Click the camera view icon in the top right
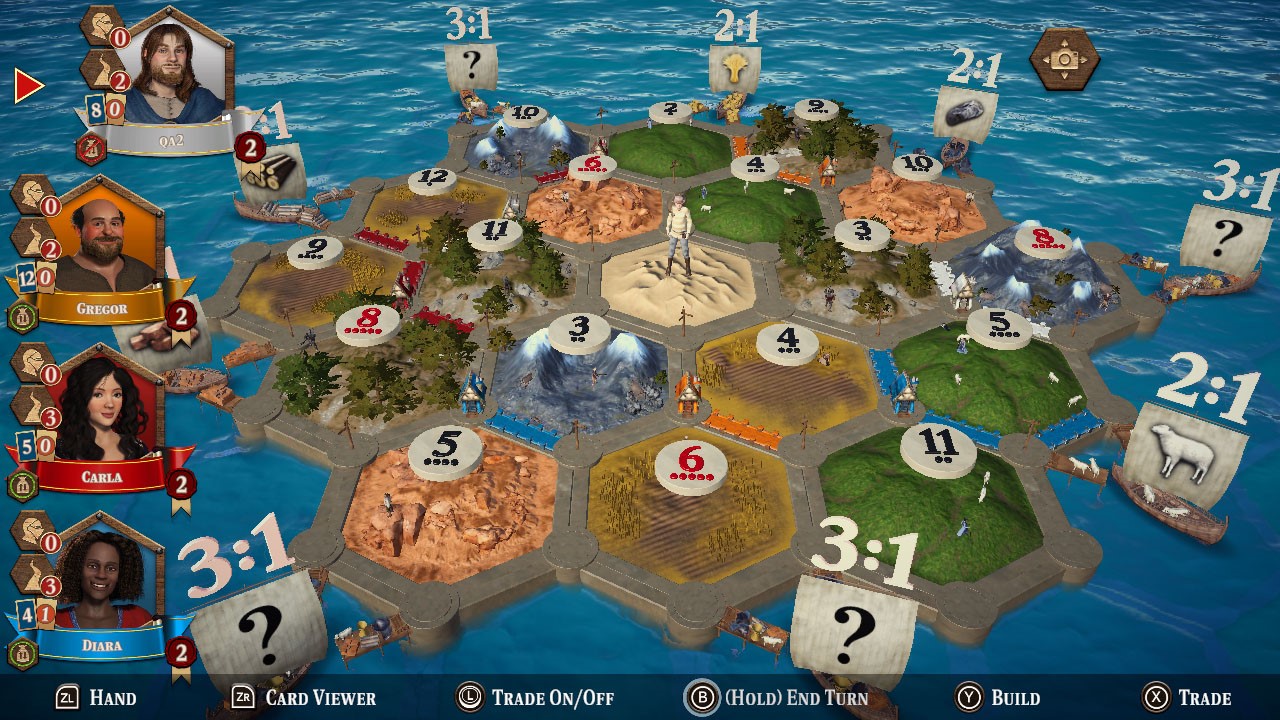The image size is (1280, 720). [x=1063, y=60]
